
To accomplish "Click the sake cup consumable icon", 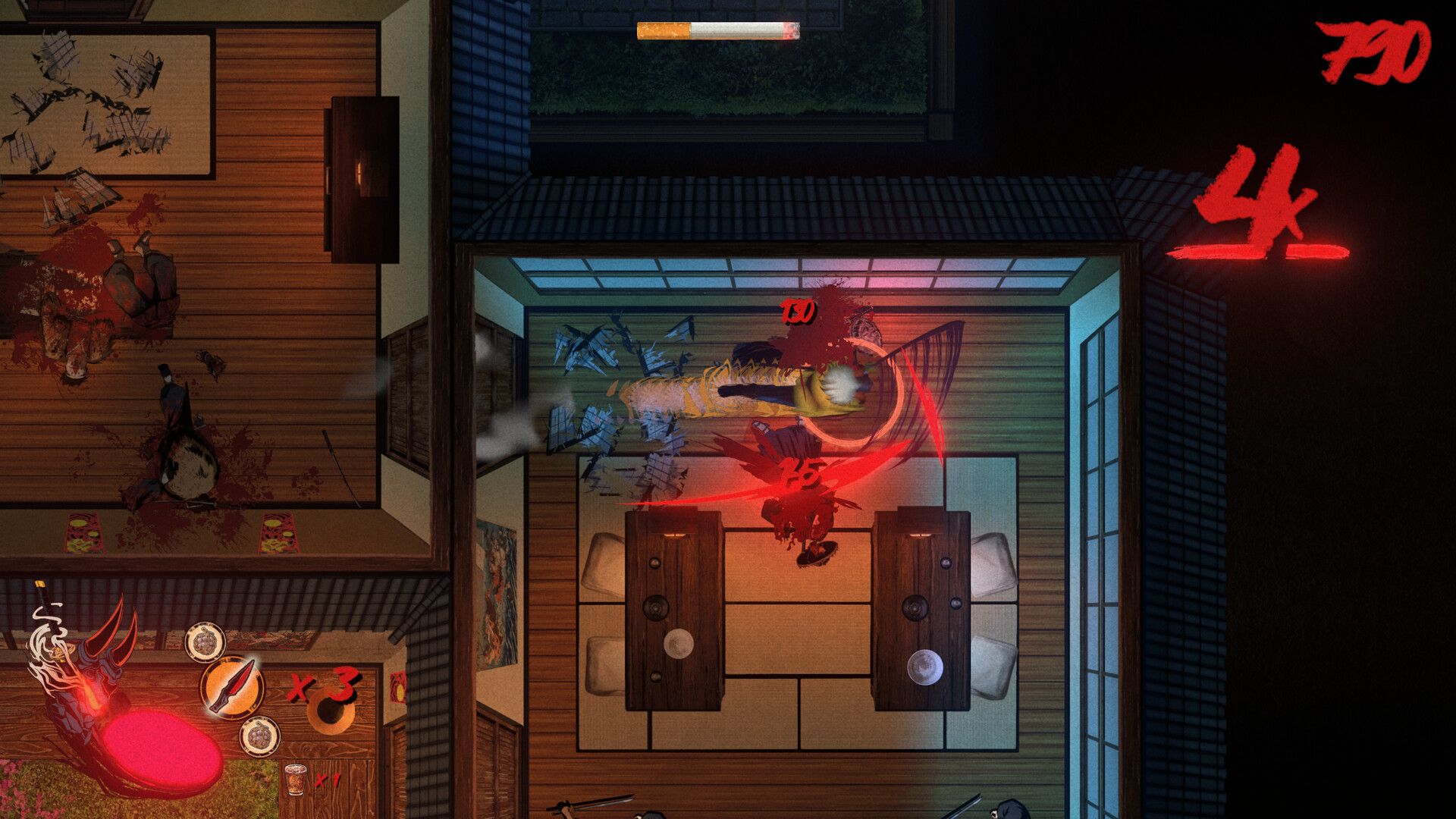I will pos(294,780).
